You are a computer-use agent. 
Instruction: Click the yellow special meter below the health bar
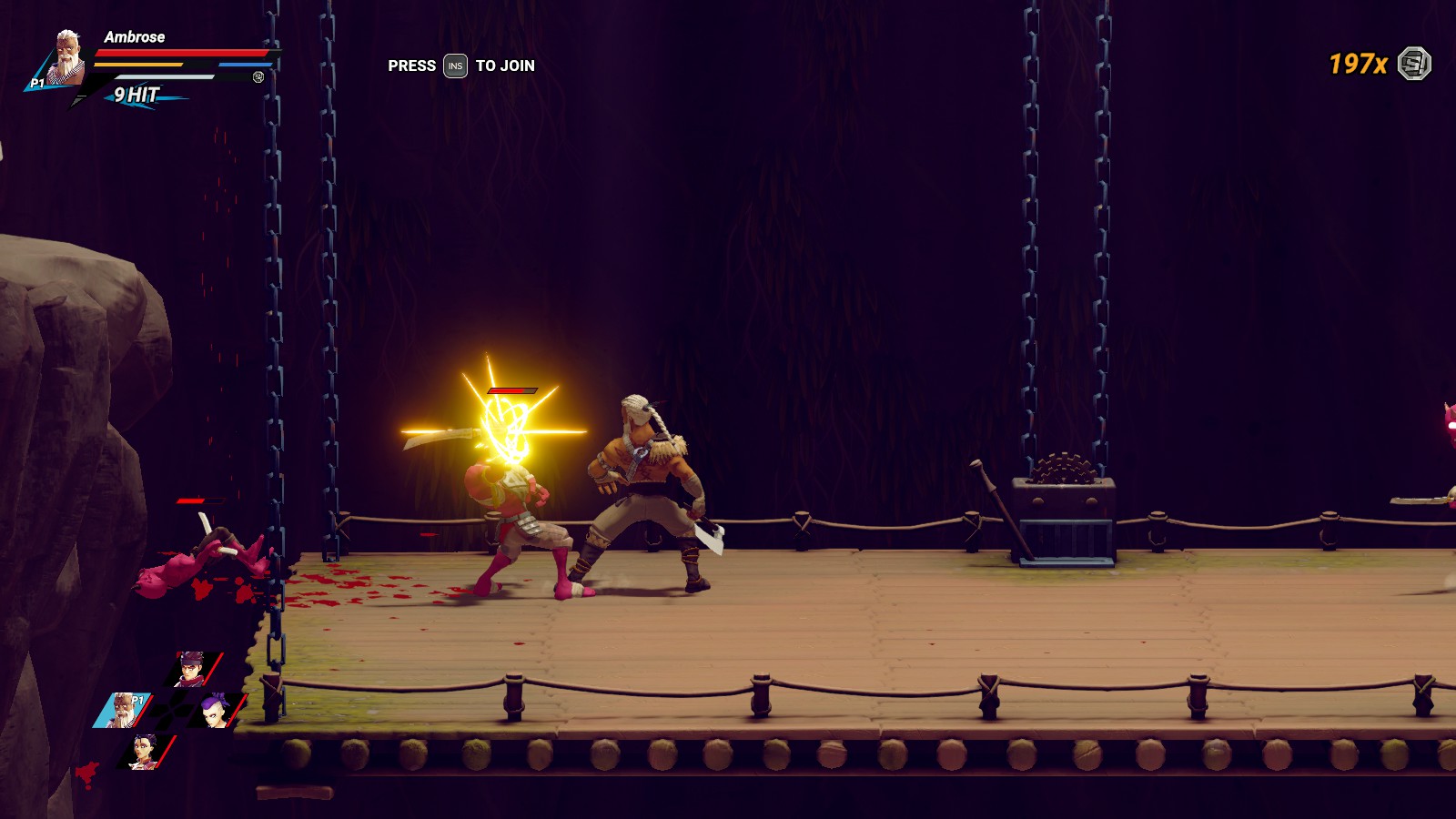138,64
